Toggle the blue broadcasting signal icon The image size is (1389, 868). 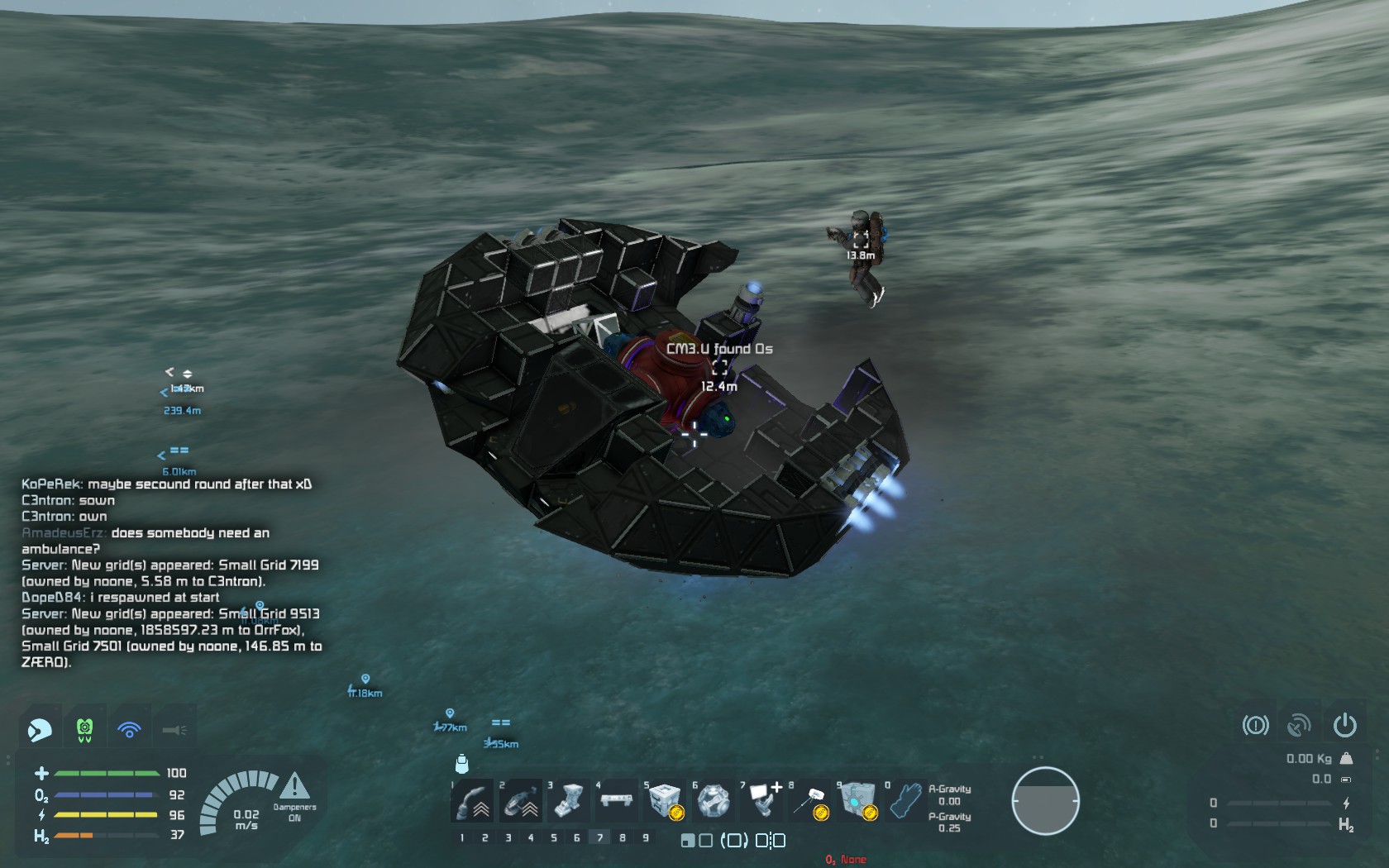click(129, 729)
